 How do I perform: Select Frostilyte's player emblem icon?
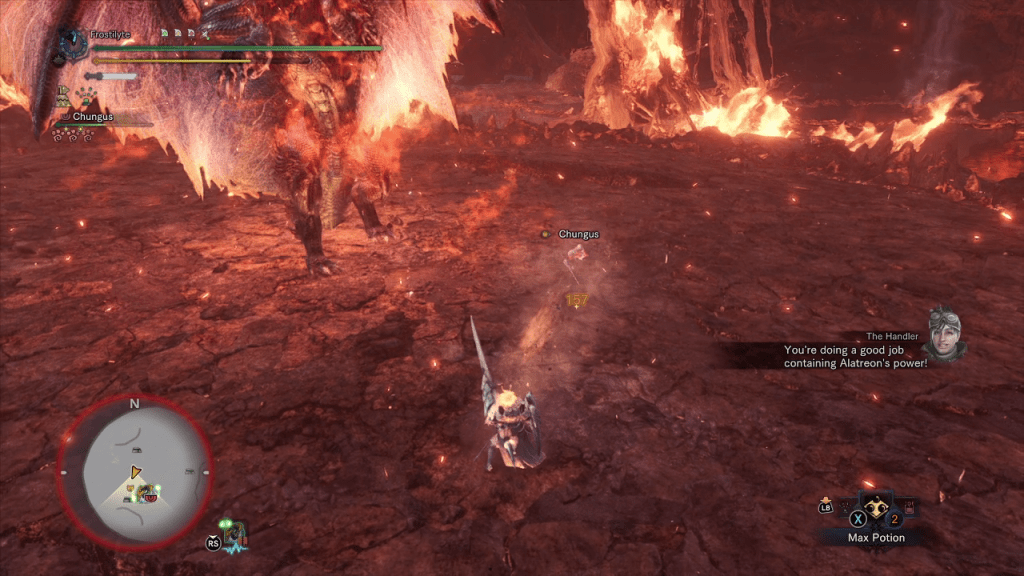72,42
